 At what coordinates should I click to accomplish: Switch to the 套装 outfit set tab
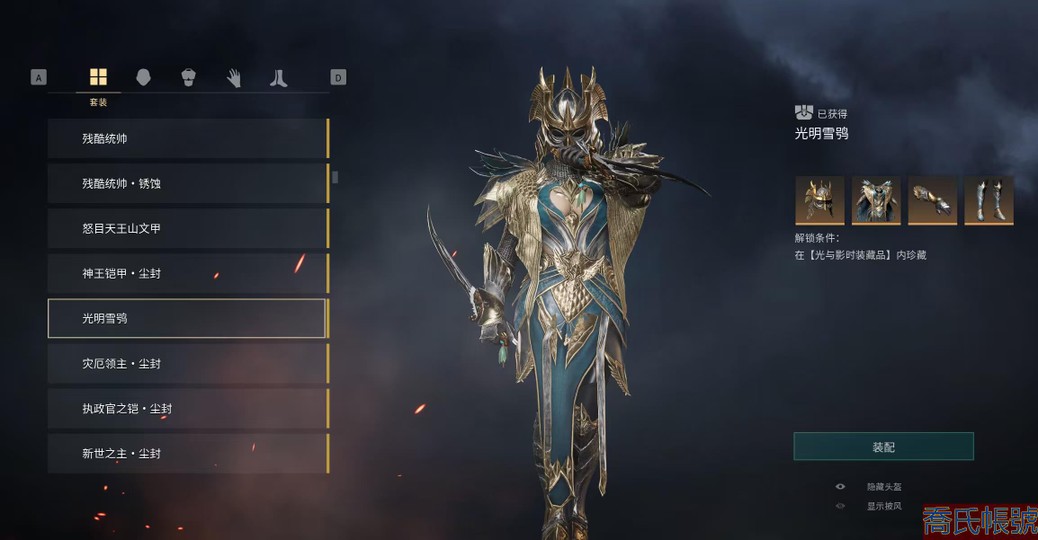tap(98, 78)
